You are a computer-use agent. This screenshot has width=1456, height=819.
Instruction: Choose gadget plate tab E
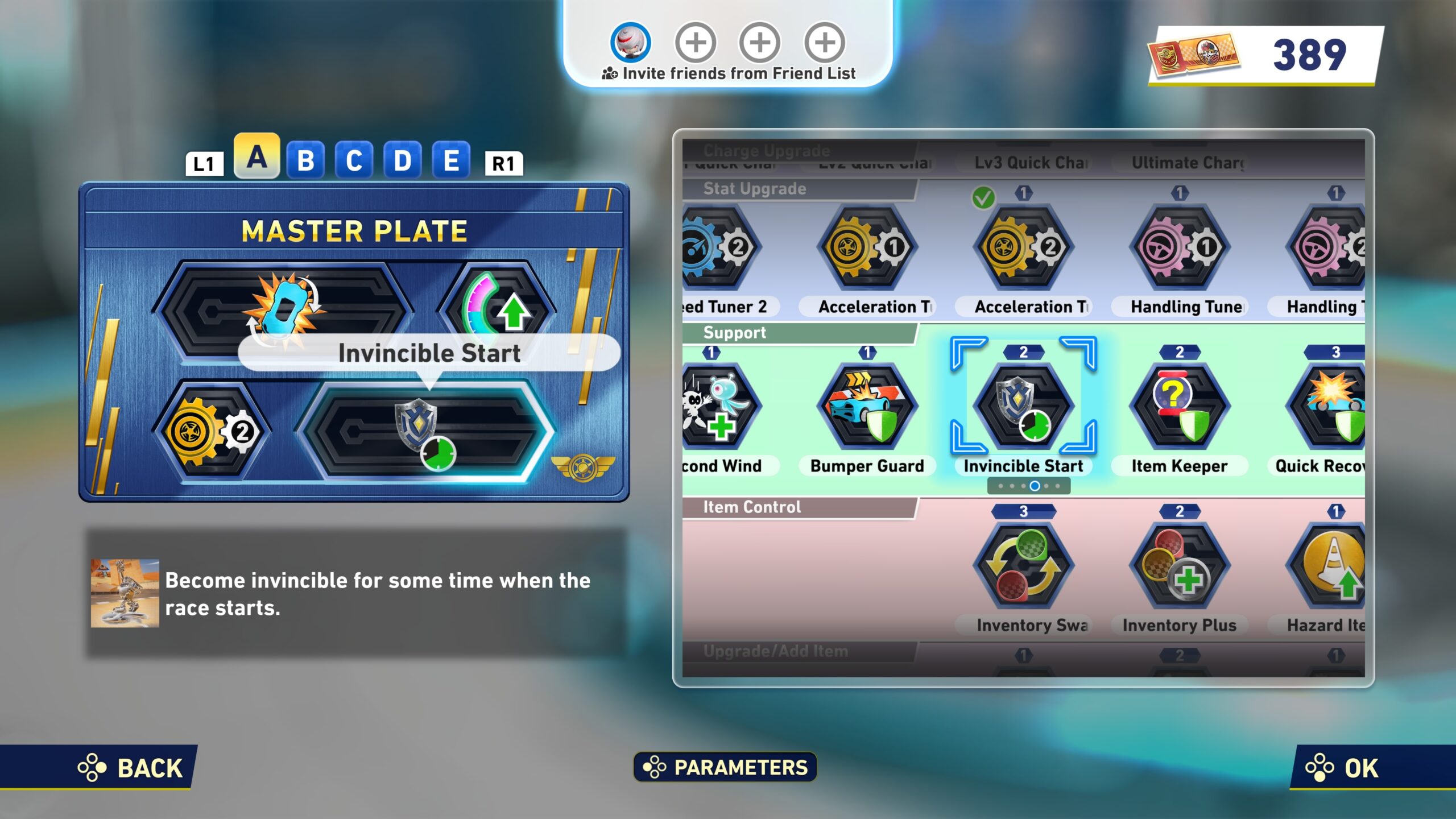coord(451,161)
